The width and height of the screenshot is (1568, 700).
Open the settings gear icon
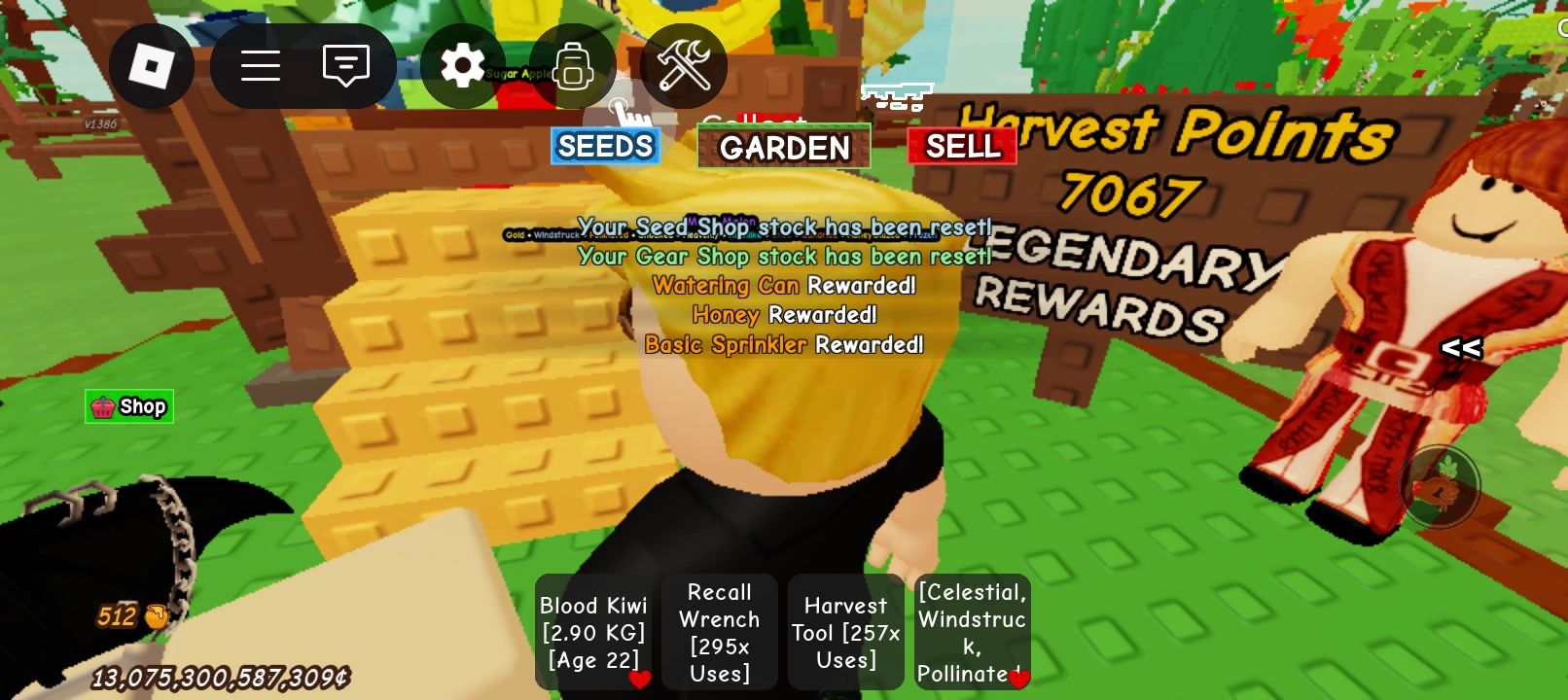[x=463, y=65]
